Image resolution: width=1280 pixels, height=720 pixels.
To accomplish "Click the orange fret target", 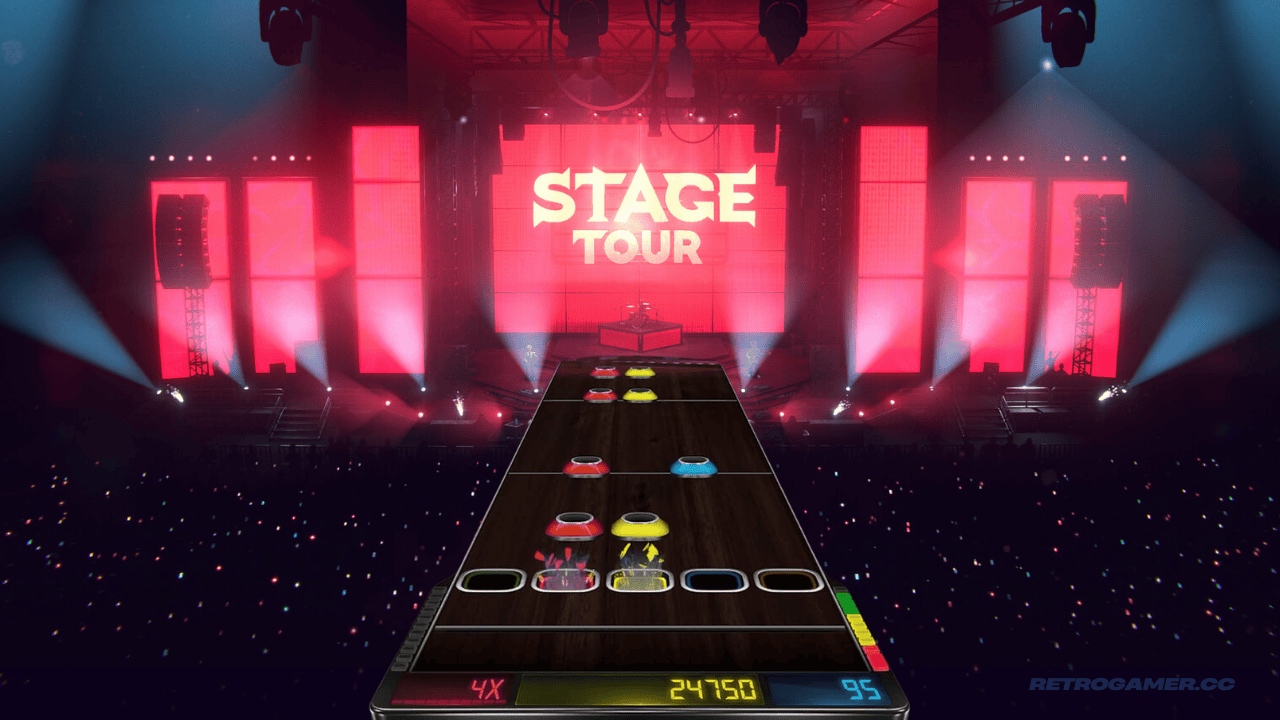I will pyautogui.click(x=788, y=580).
